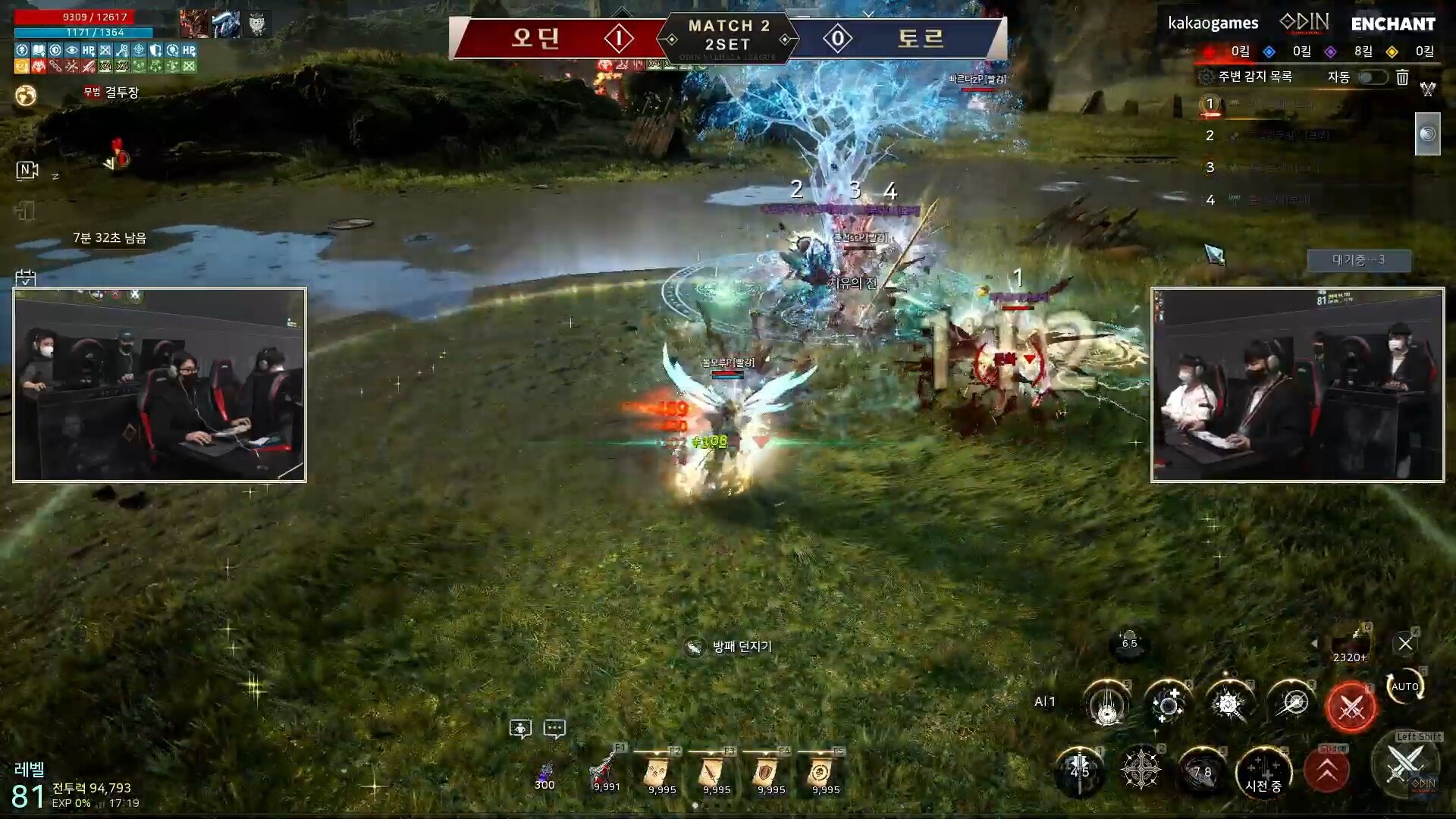Viewport: 1456px width, 819px height.
Task: Activate the red crossed swords PvP button
Action: (1351, 708)
